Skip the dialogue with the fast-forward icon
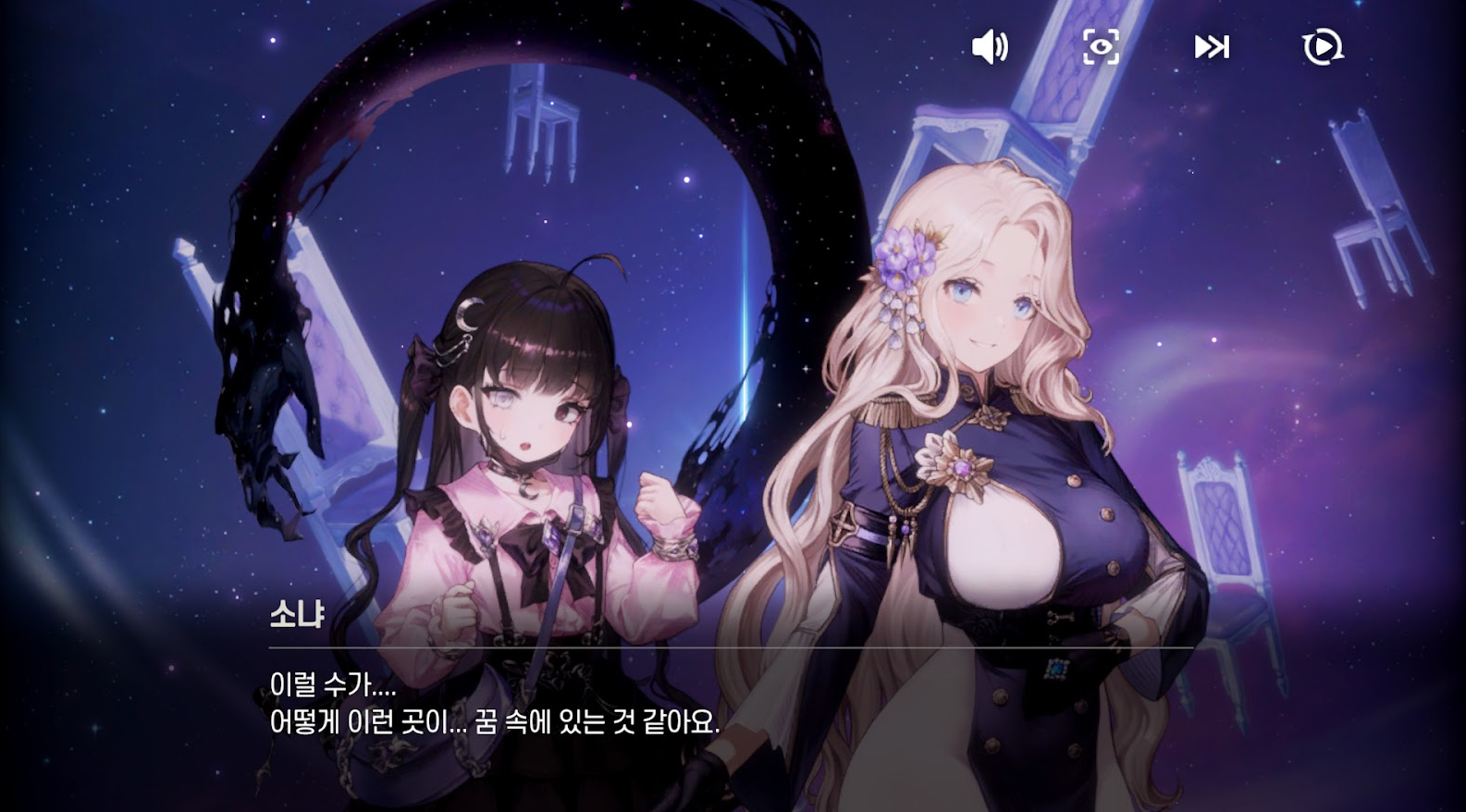The height and width of the screenshot is (812, 1466). 1212,44
